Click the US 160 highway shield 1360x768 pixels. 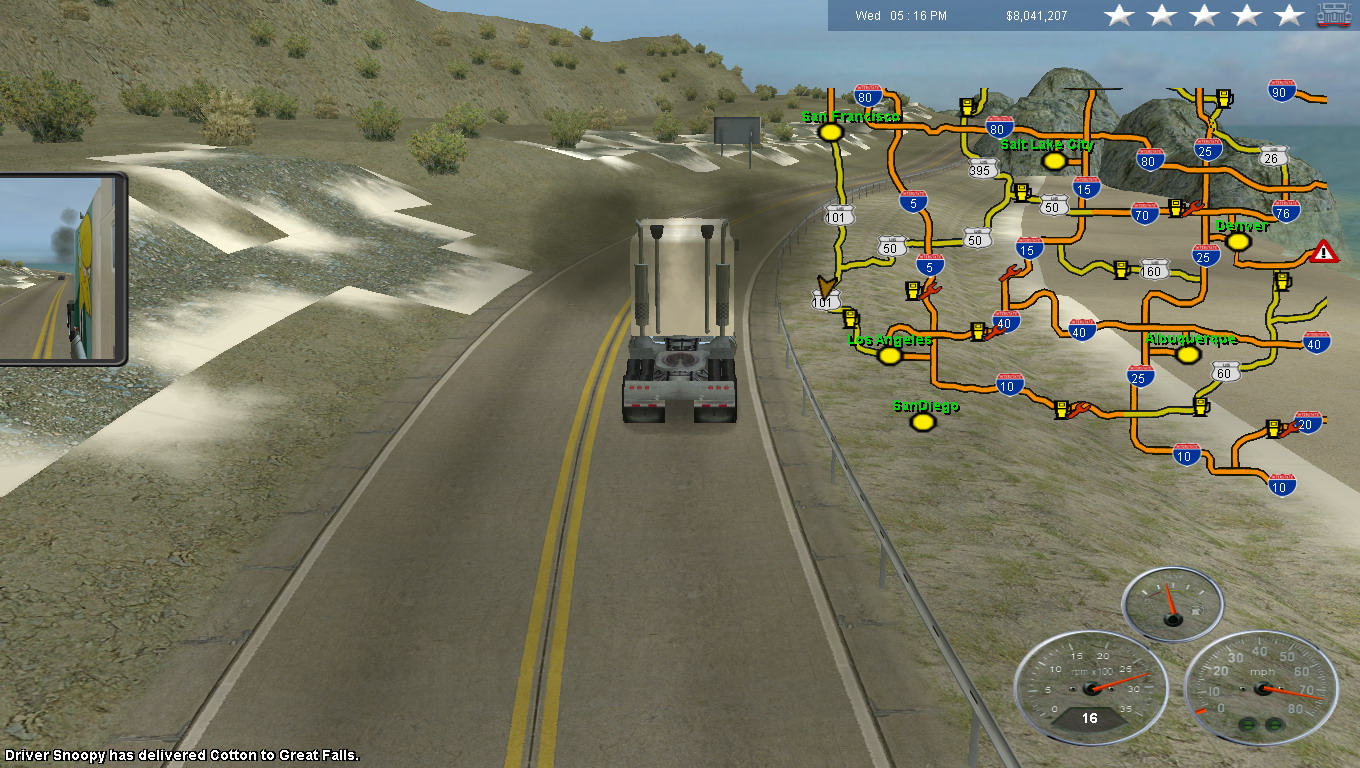click(x=1155, y=270)
